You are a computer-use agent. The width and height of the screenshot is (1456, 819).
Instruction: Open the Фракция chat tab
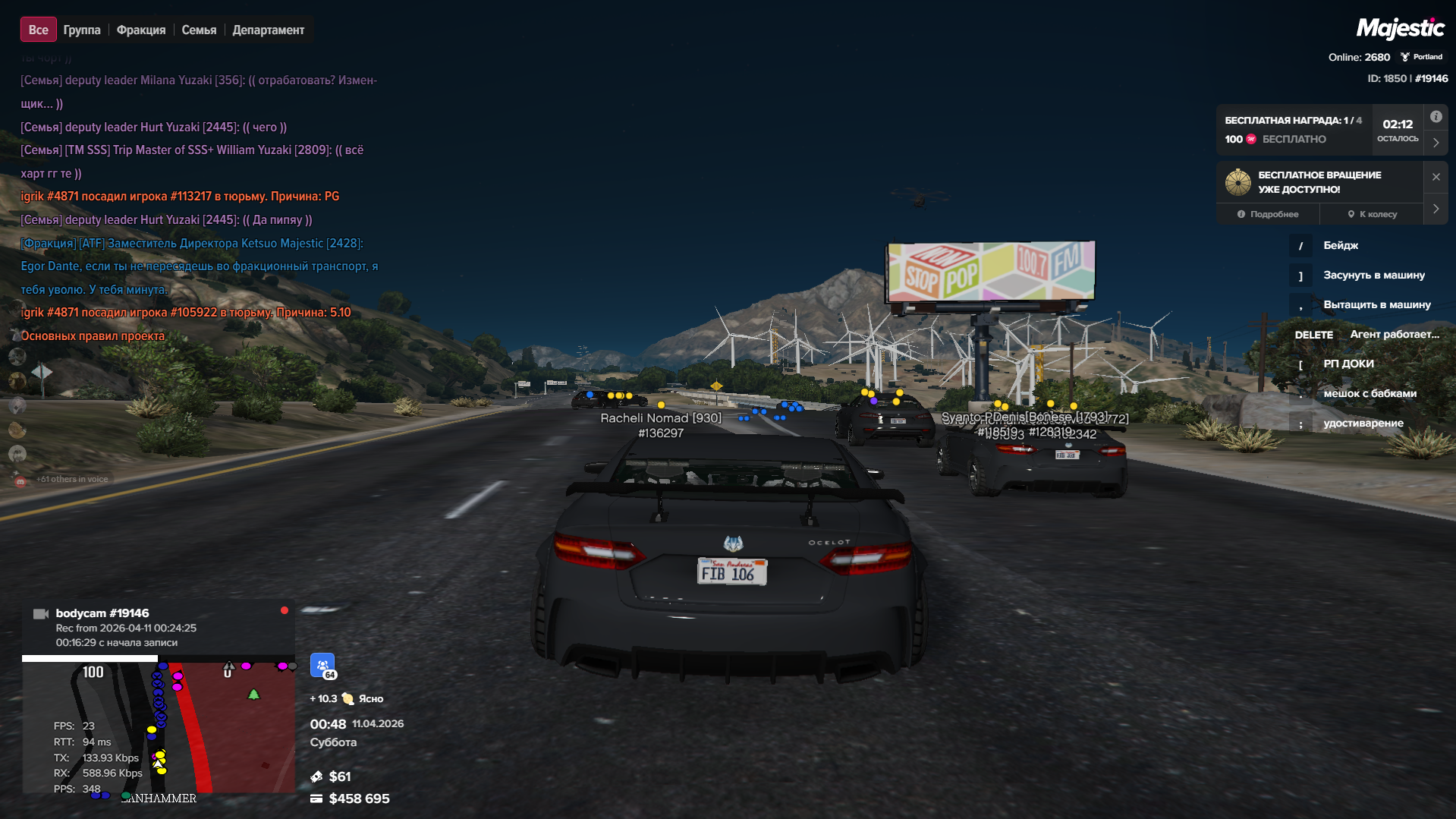141,30
